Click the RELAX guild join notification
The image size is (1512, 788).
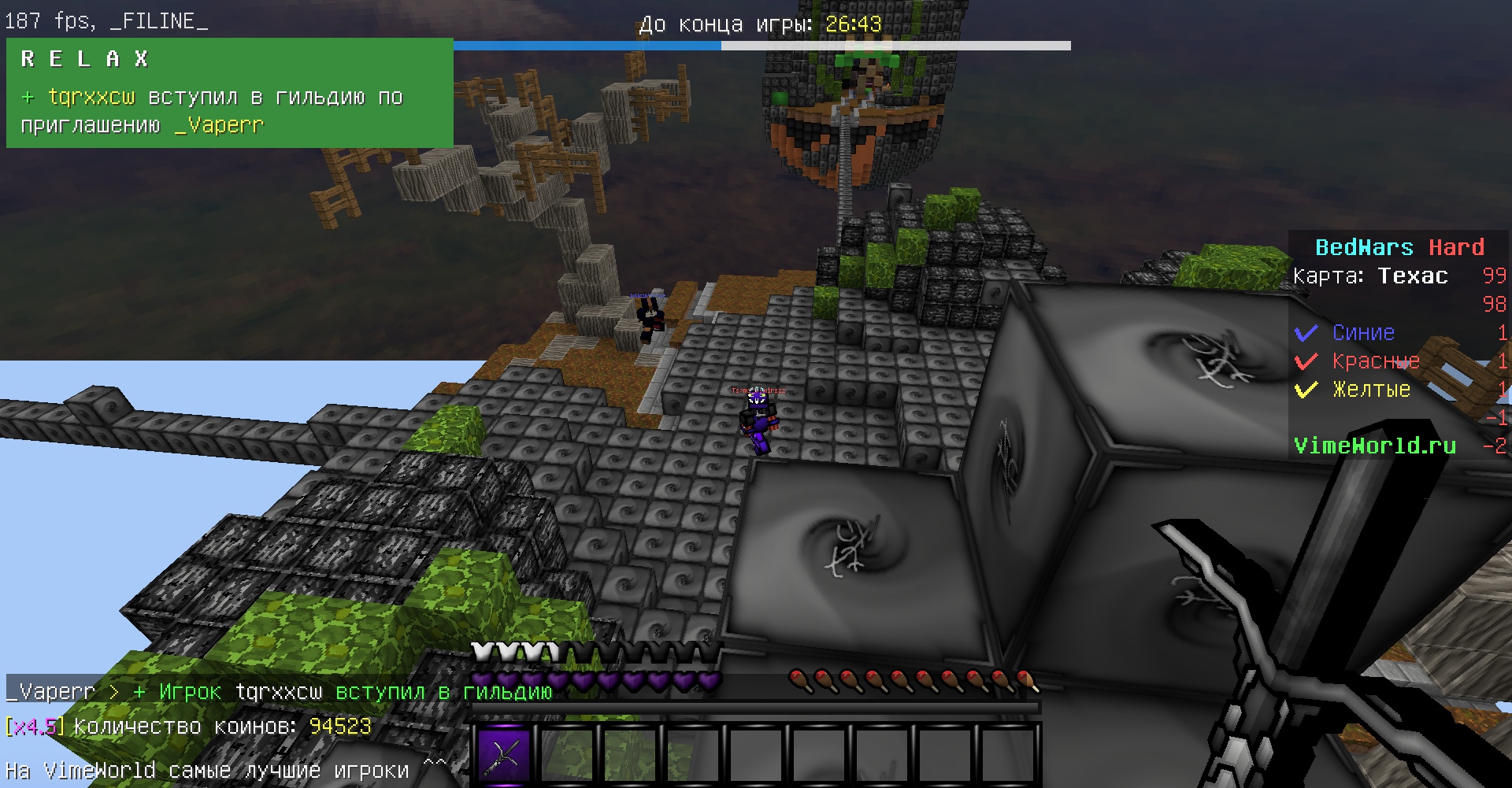229,93
